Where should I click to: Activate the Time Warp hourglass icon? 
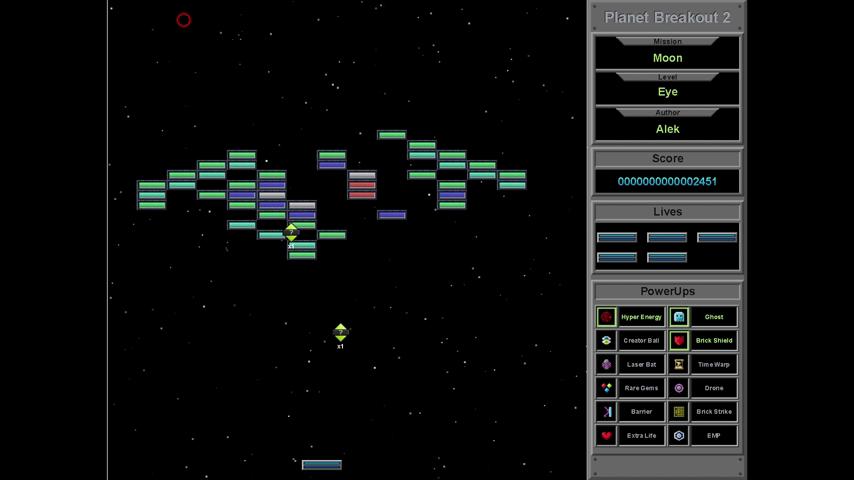(x=679, y=365)
